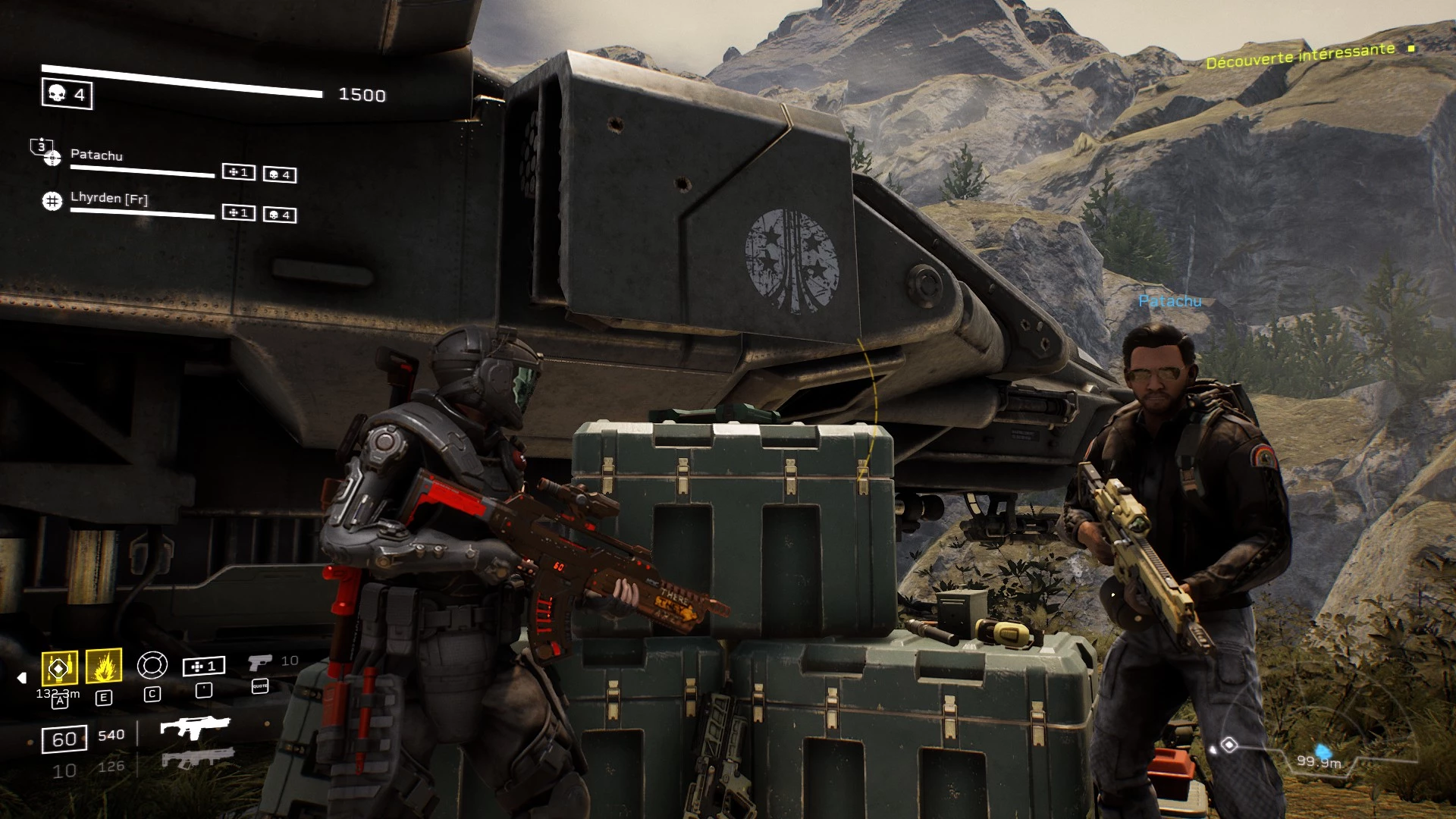Expand the squad rank badge showing level 3
The width and height of the screenshot is (1456, 819).
pyautogui.click(x=41, y=146)
